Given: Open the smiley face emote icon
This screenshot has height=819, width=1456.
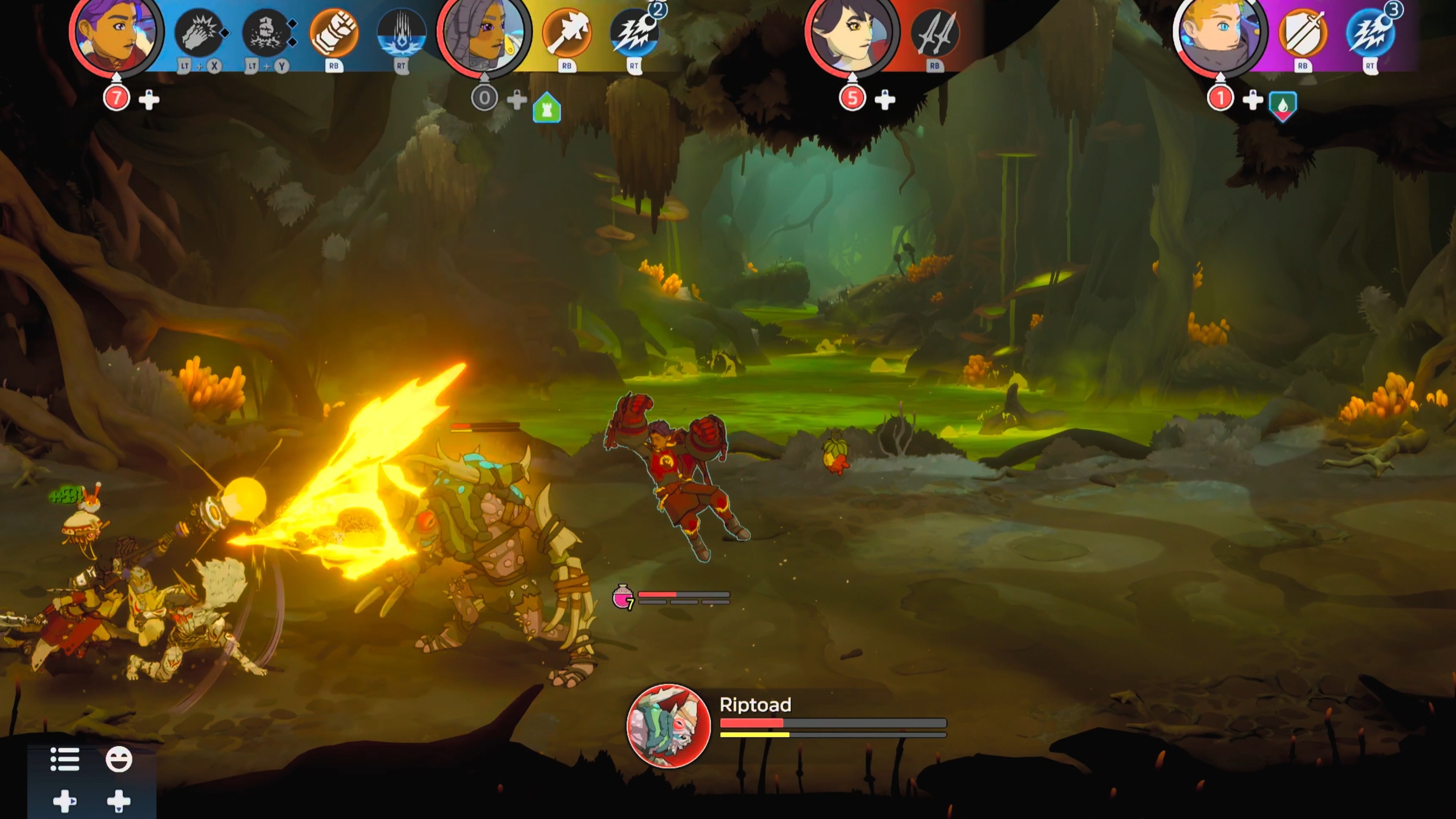Looking at the screenshot, I should coord(119,759).
